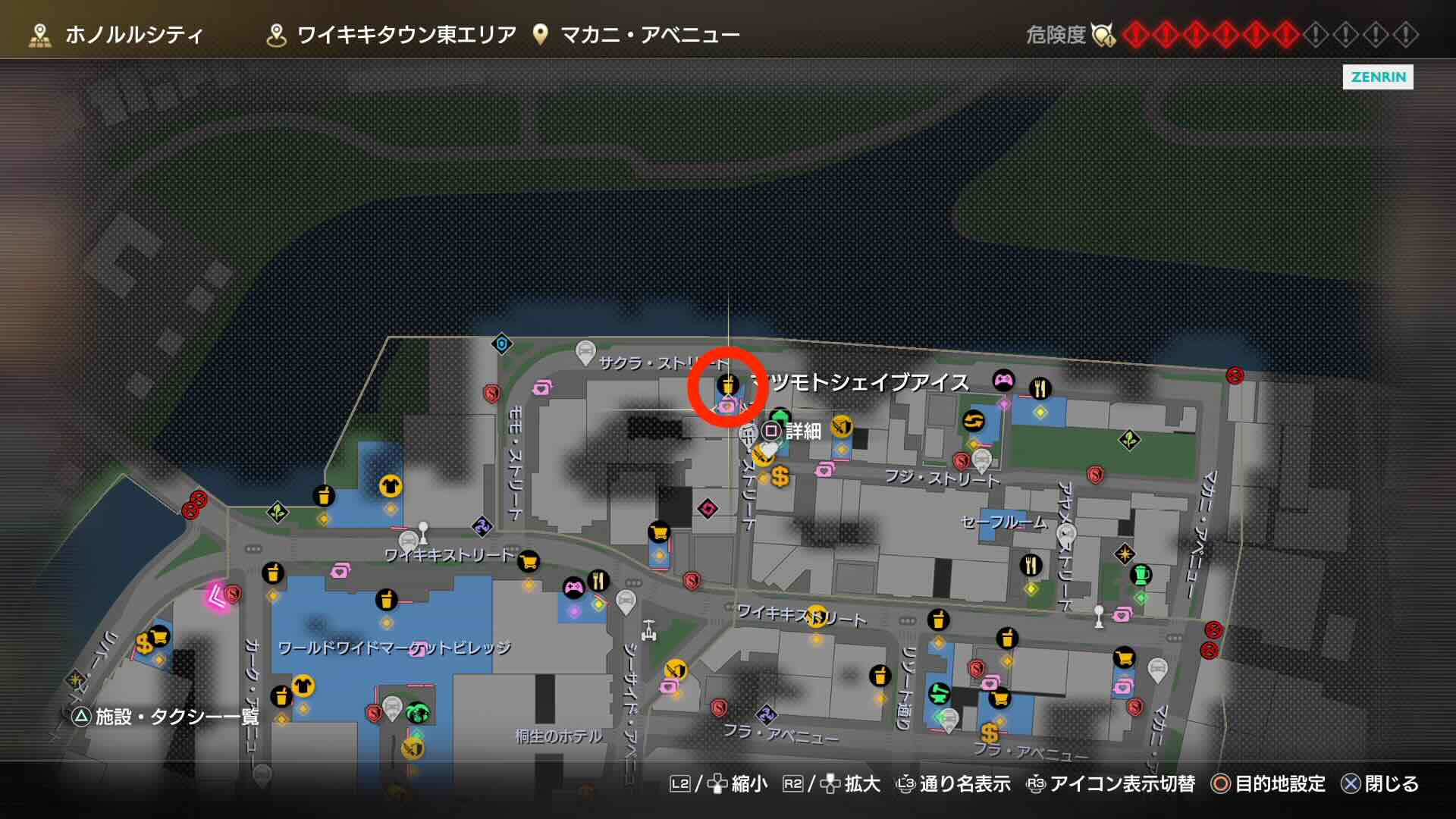
Task: Click the black arrows delivery icon near Fuji Street
Action: pyautogui.click(x=972, y=421)
